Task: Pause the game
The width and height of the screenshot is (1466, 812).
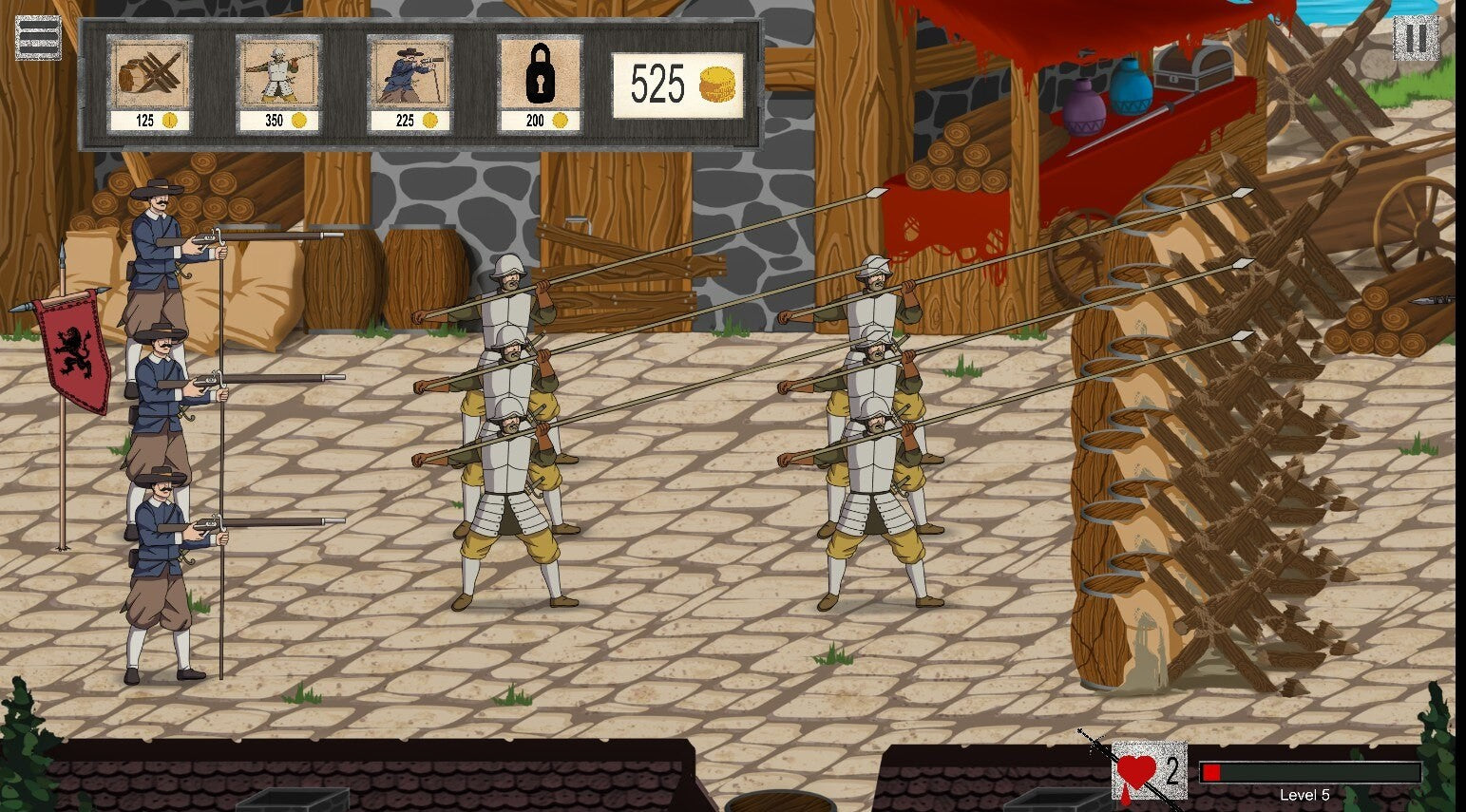Action: pos(1415,38)
